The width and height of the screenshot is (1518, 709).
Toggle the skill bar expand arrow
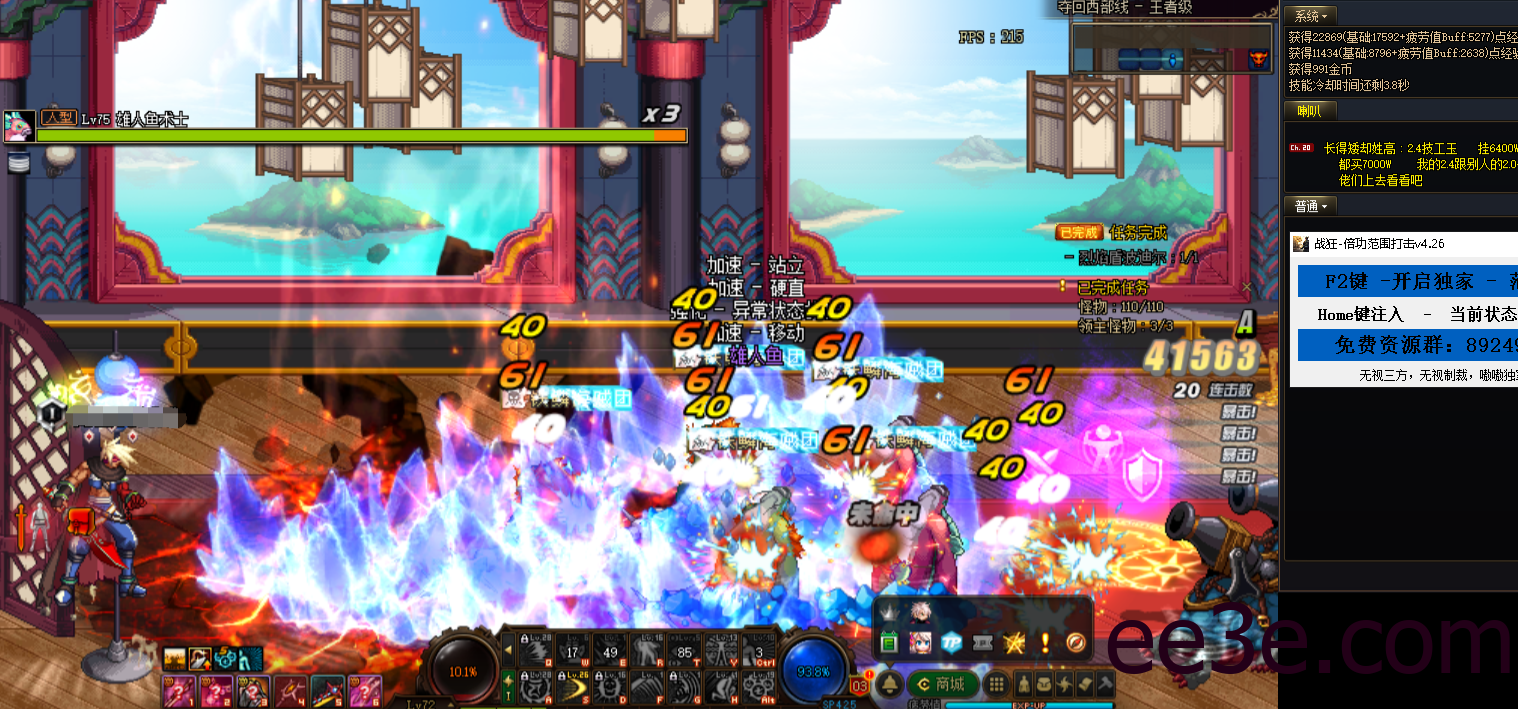pyautogui.click(x=509, y=651)
